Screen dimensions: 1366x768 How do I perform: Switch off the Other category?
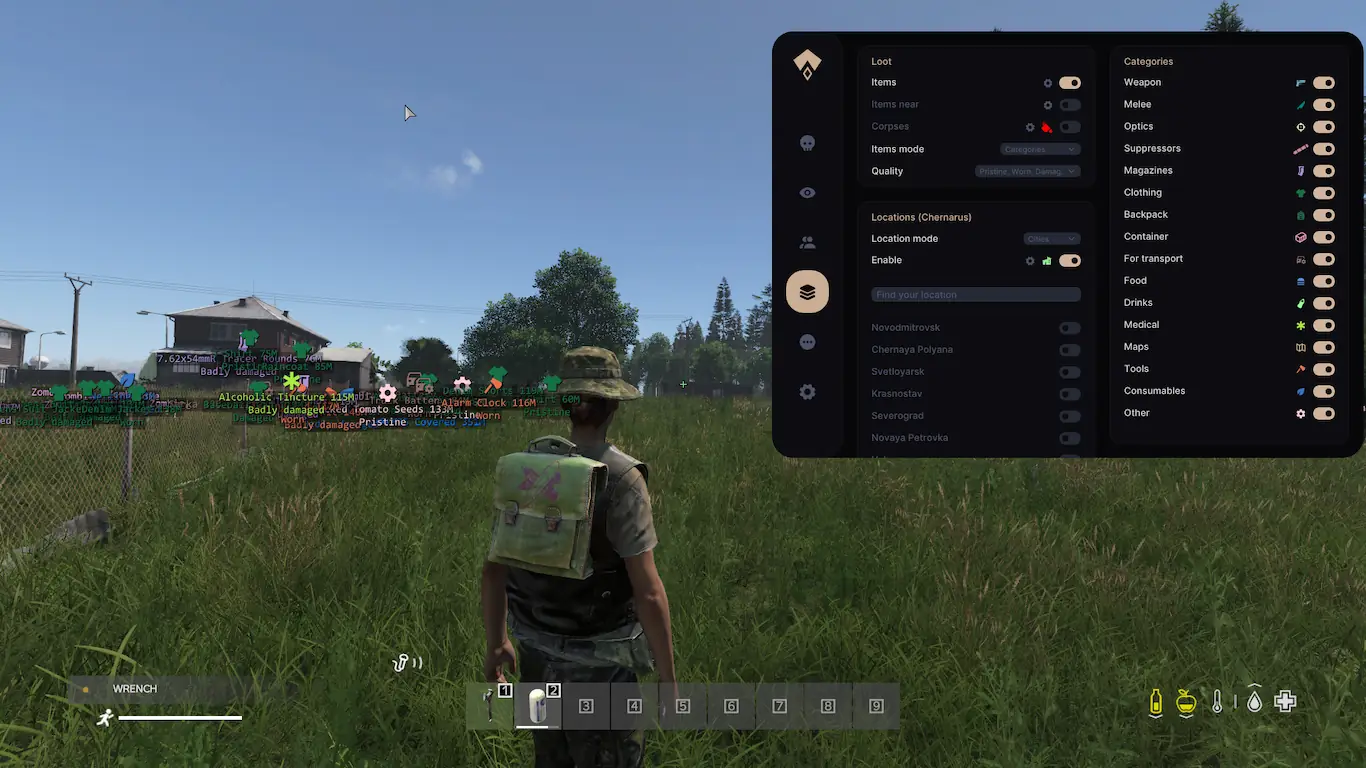pyautogui.click(x=1323, y=413)
